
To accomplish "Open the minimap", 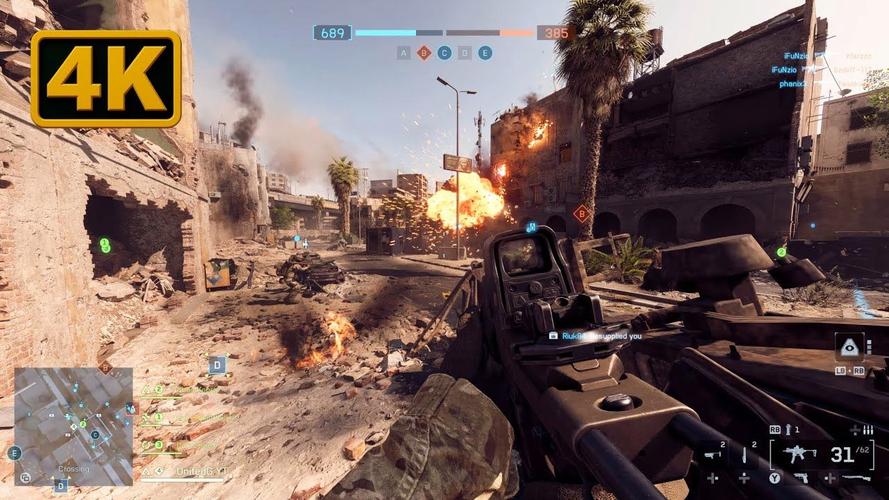I will [x=73, y=425].
